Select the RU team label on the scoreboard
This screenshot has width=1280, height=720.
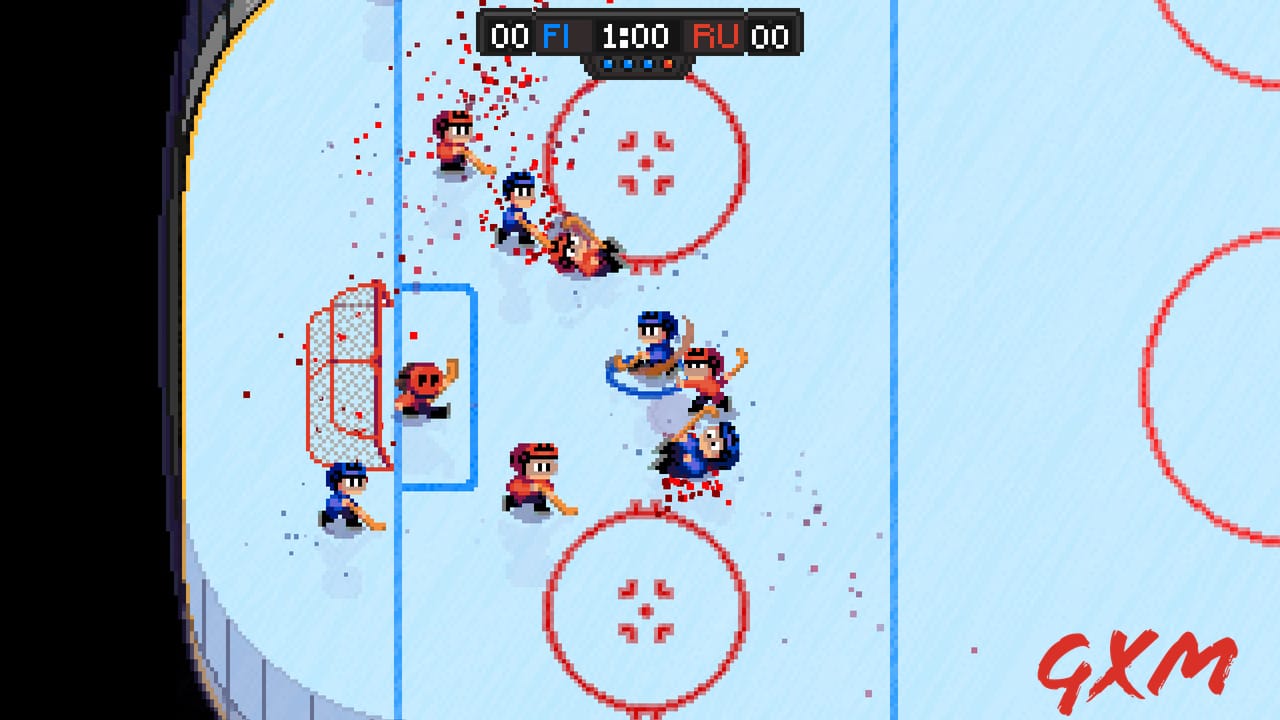pyautogui.click(x=716, y=36)
